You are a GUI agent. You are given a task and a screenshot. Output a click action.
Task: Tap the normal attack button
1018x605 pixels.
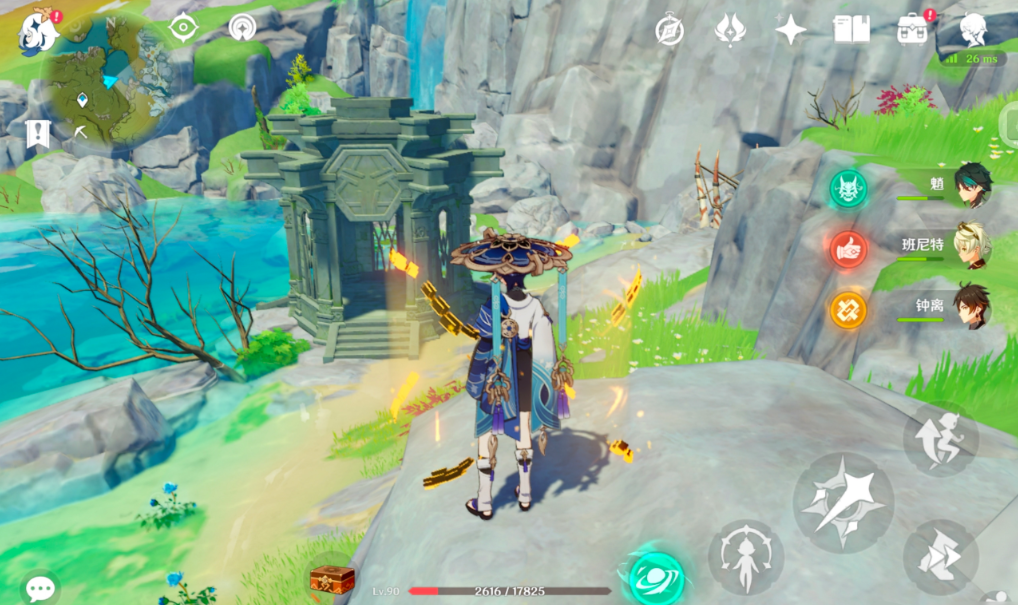click(843, 501)
